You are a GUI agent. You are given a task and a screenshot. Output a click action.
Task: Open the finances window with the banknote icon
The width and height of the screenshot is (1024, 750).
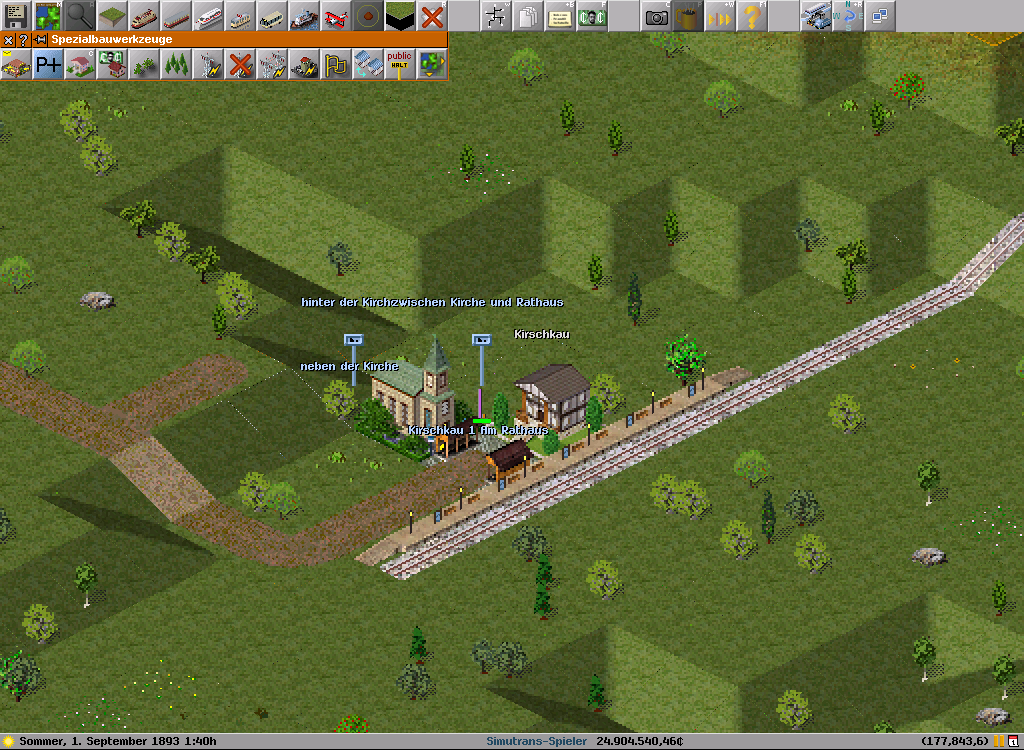592,16
